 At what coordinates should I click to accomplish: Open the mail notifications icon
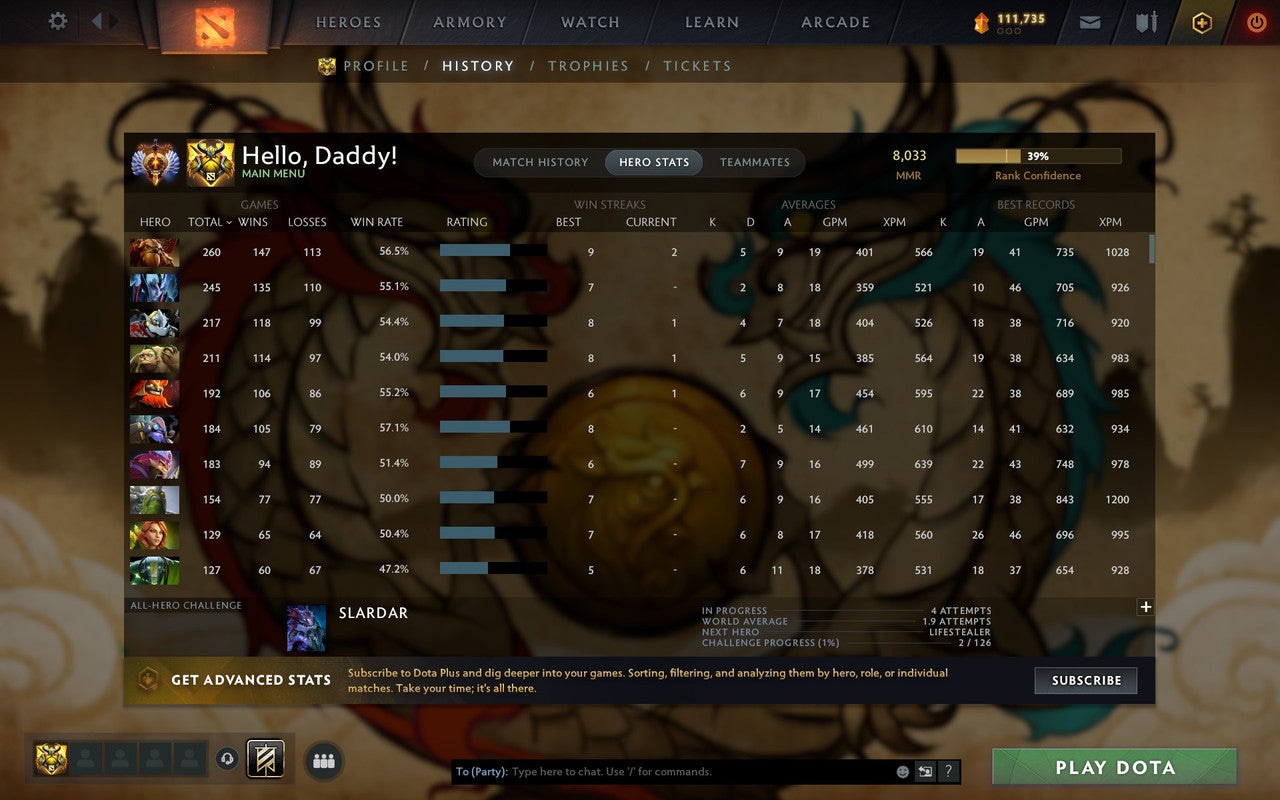point(1089,21)
